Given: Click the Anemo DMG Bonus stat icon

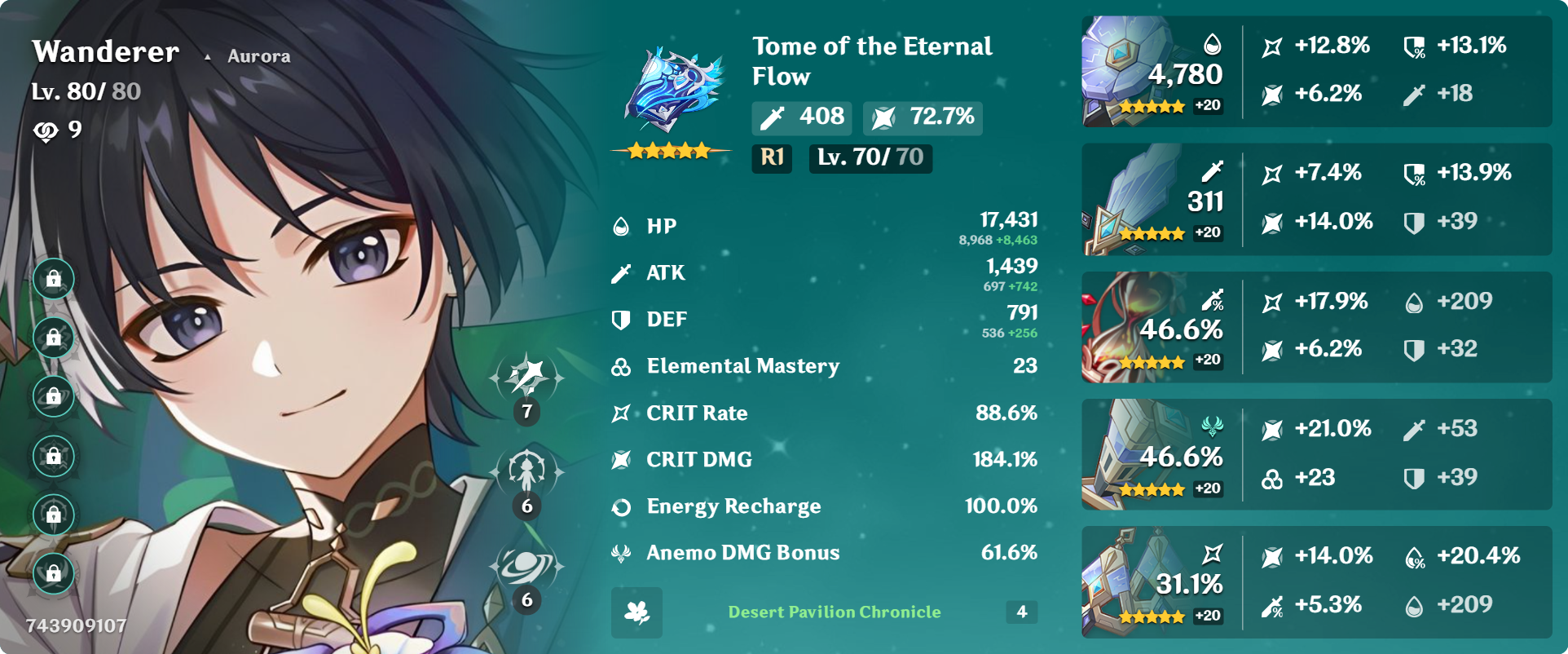Looking at the screenshot, I should [621, 553].
